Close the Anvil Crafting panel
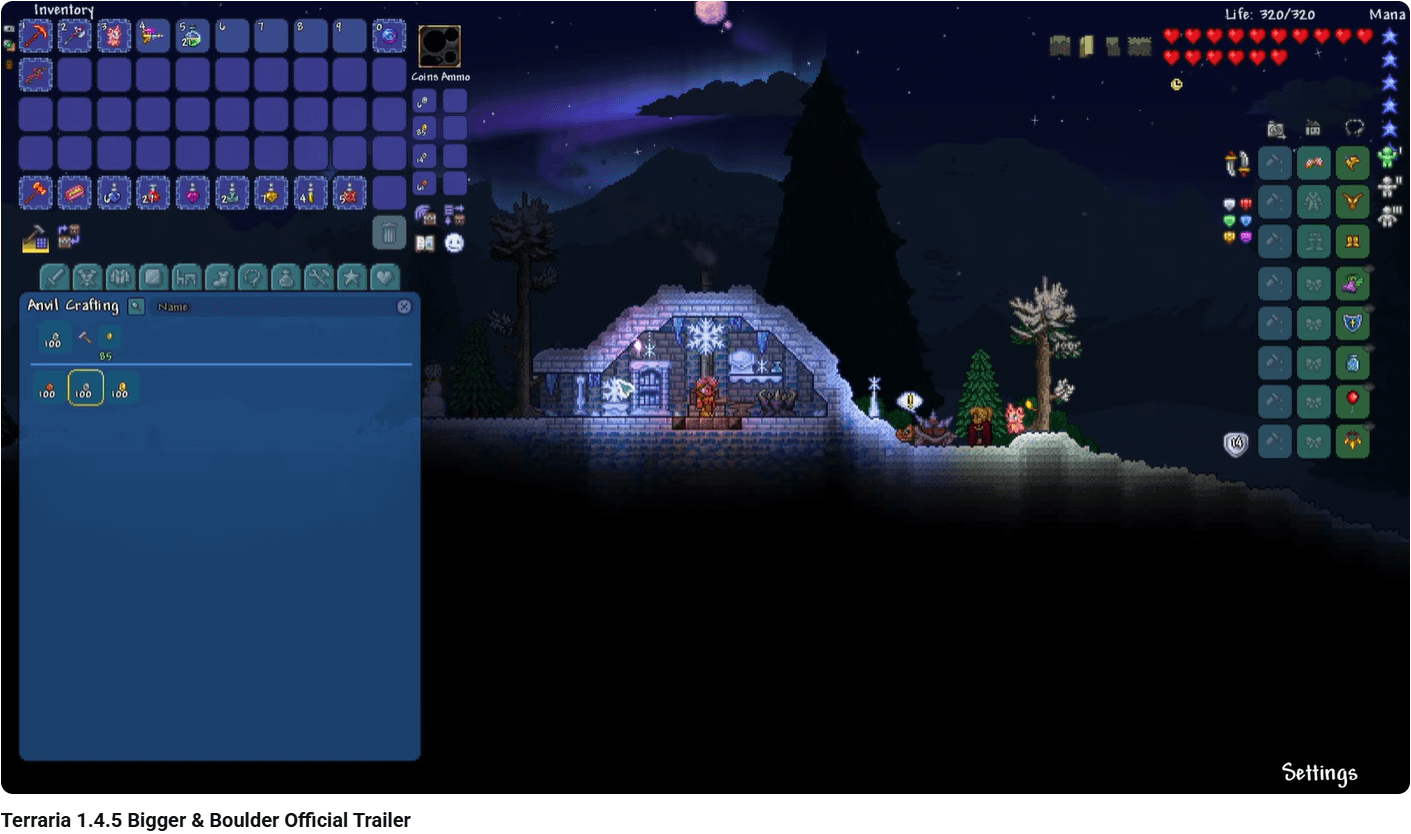 (404, 307)
